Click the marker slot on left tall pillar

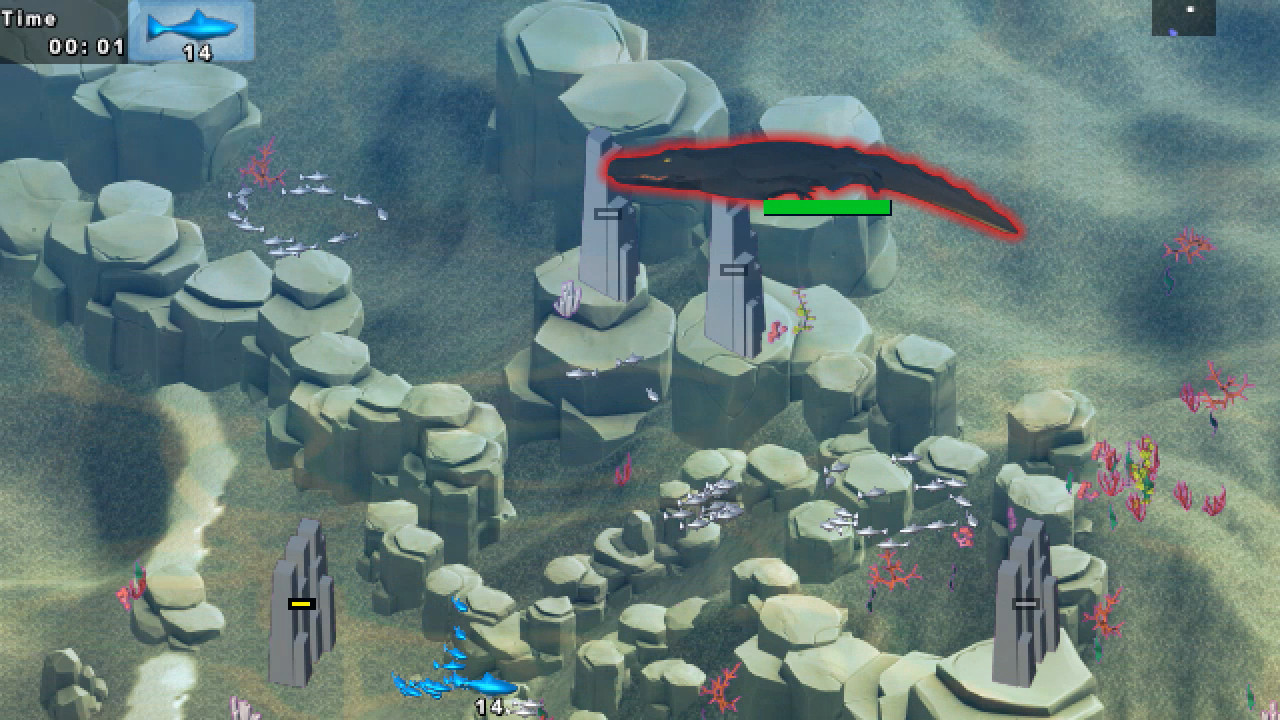pos(607,213)
